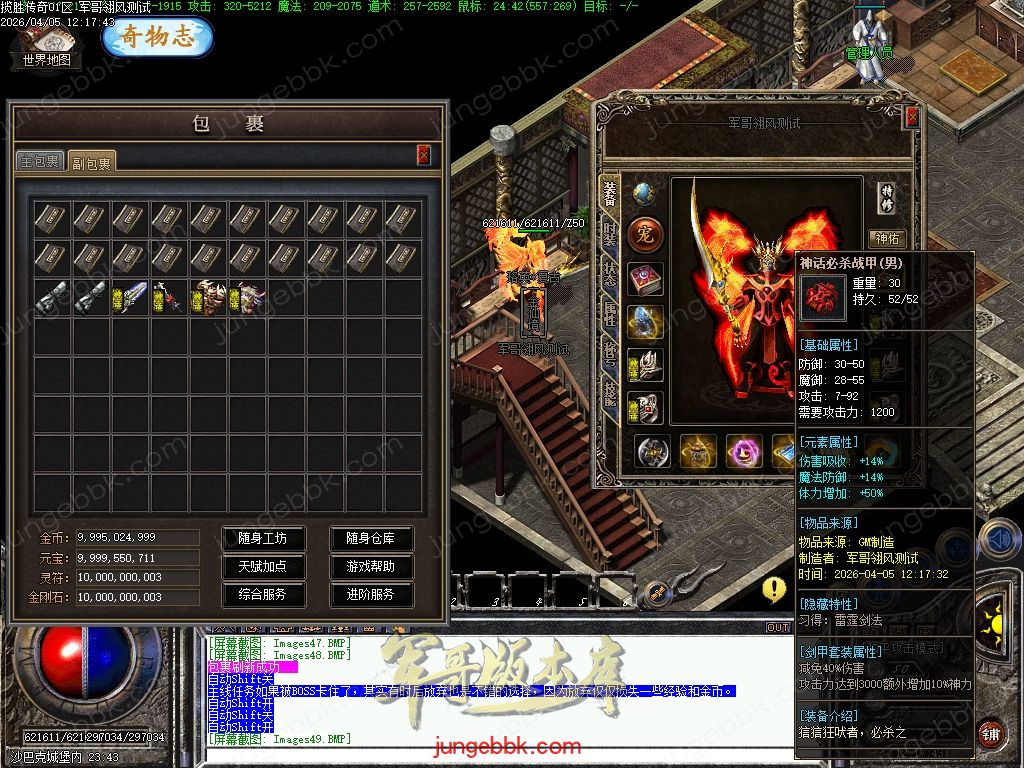Toggle the blue sound speaker button

point(1000,540)
